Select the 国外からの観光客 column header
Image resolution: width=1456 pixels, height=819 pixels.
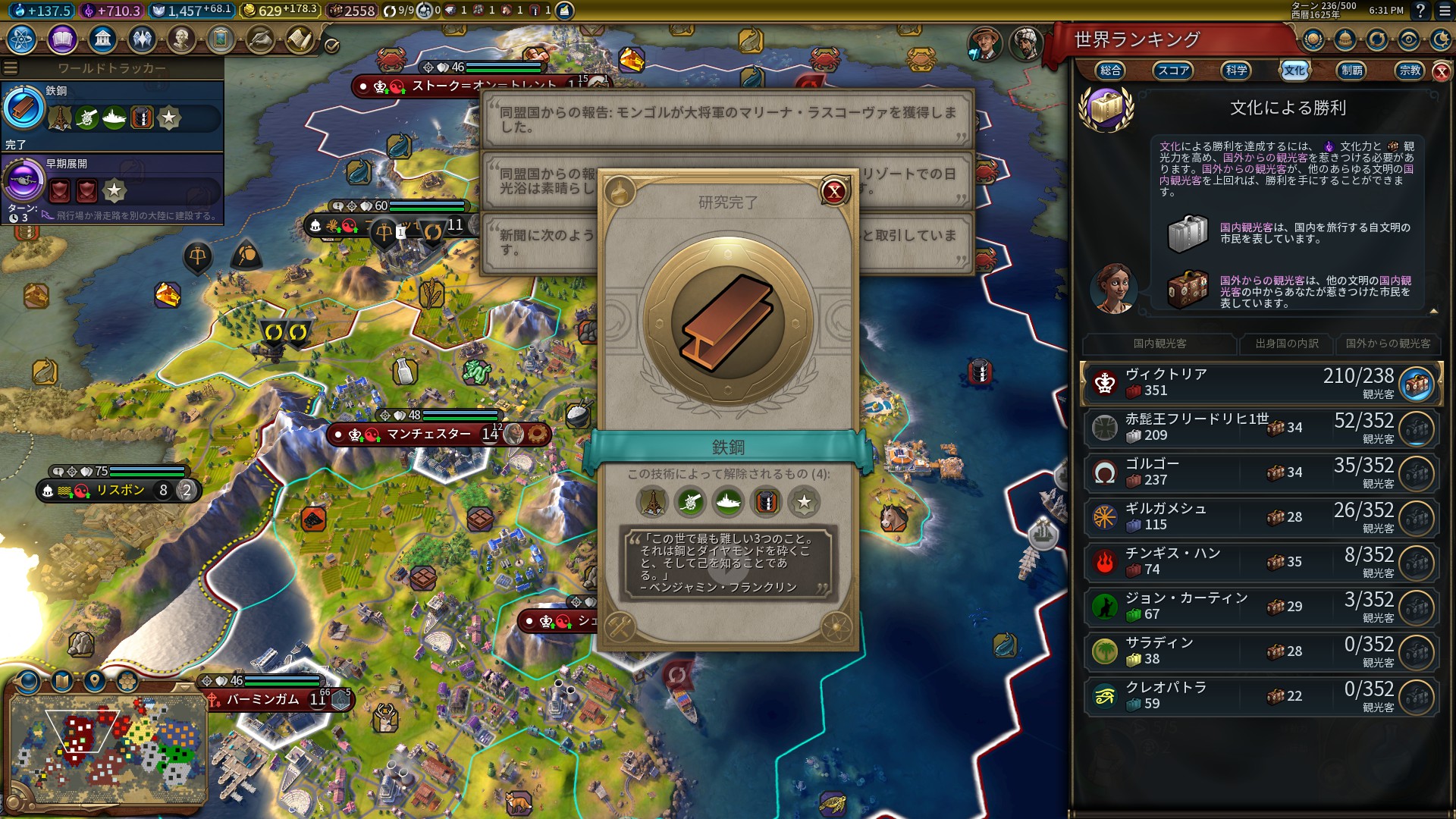(x=1388, y=344)
